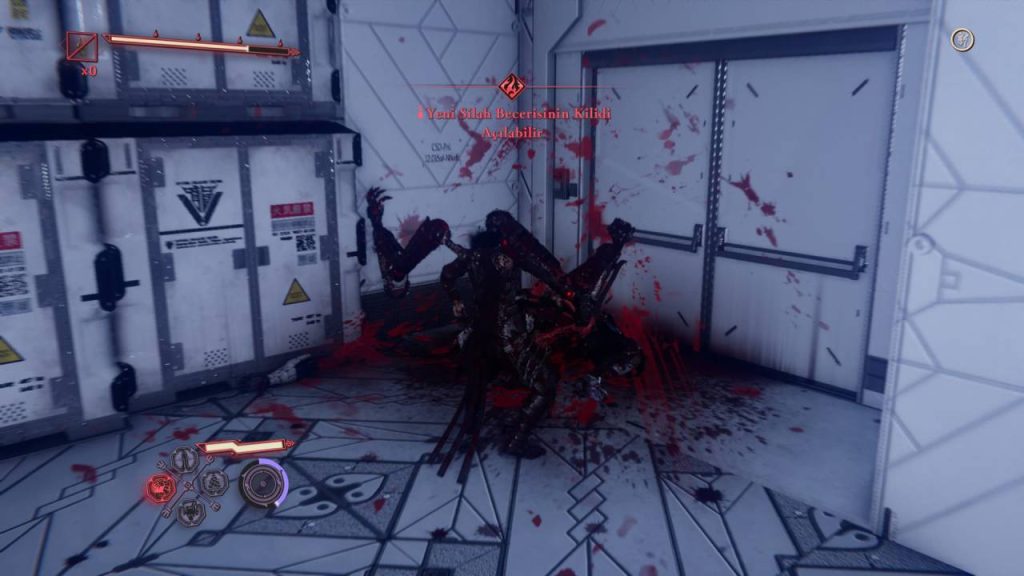Select the crossed-out consumable item slot

tap(82, 46)
